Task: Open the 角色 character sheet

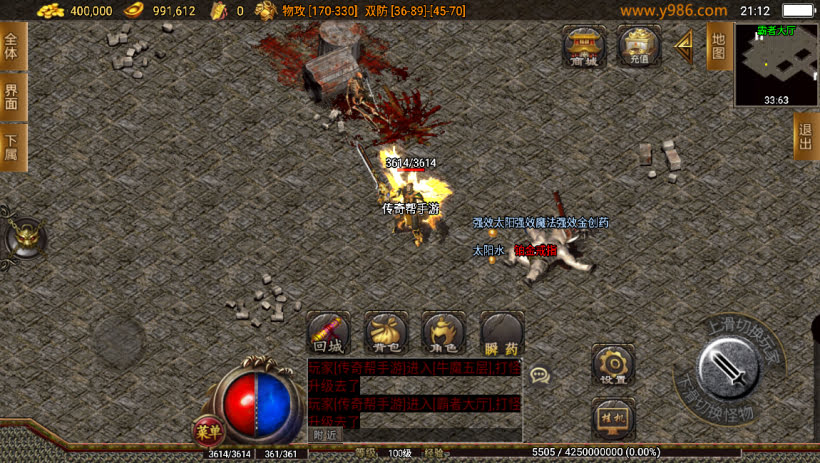Action: (444, 332)
